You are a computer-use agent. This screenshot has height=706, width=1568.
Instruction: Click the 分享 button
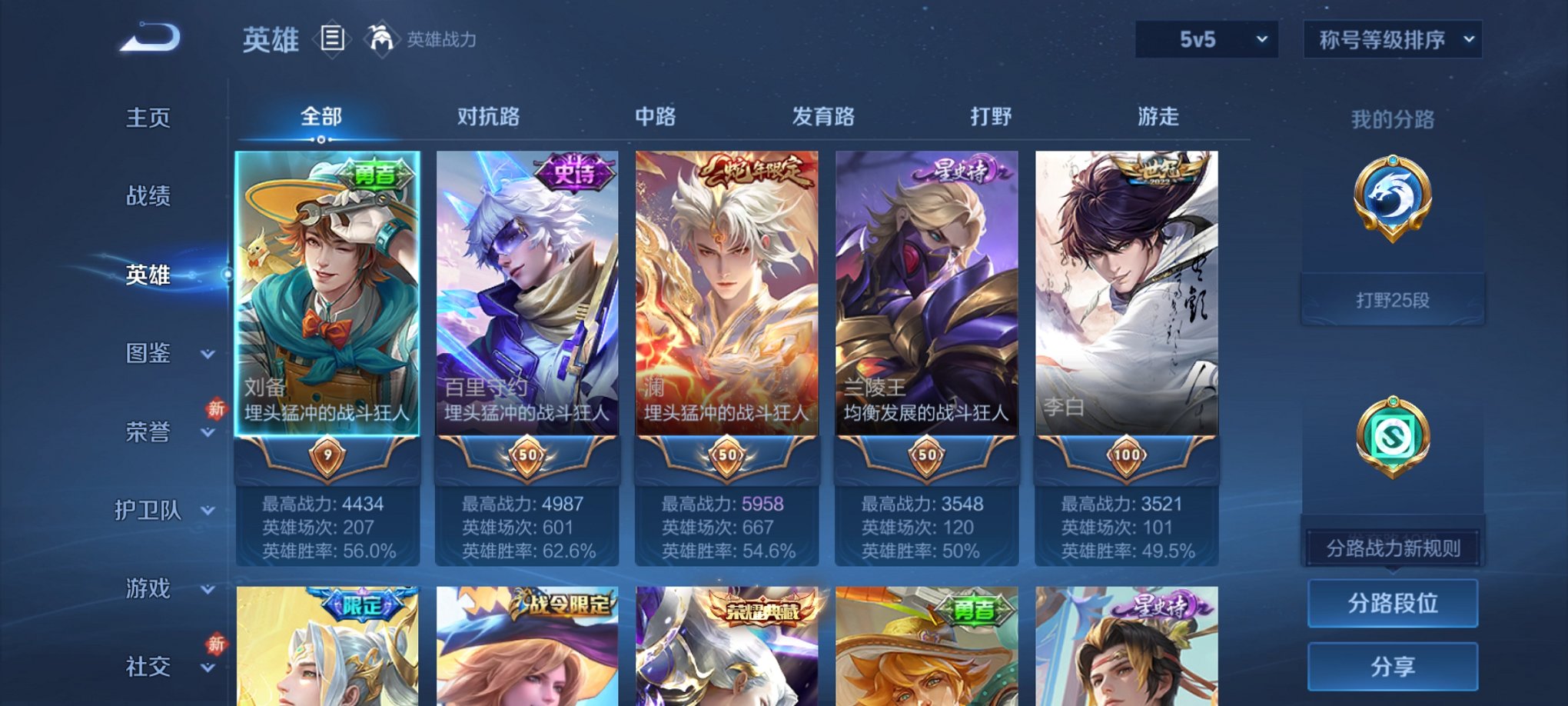coord(1392,664)
